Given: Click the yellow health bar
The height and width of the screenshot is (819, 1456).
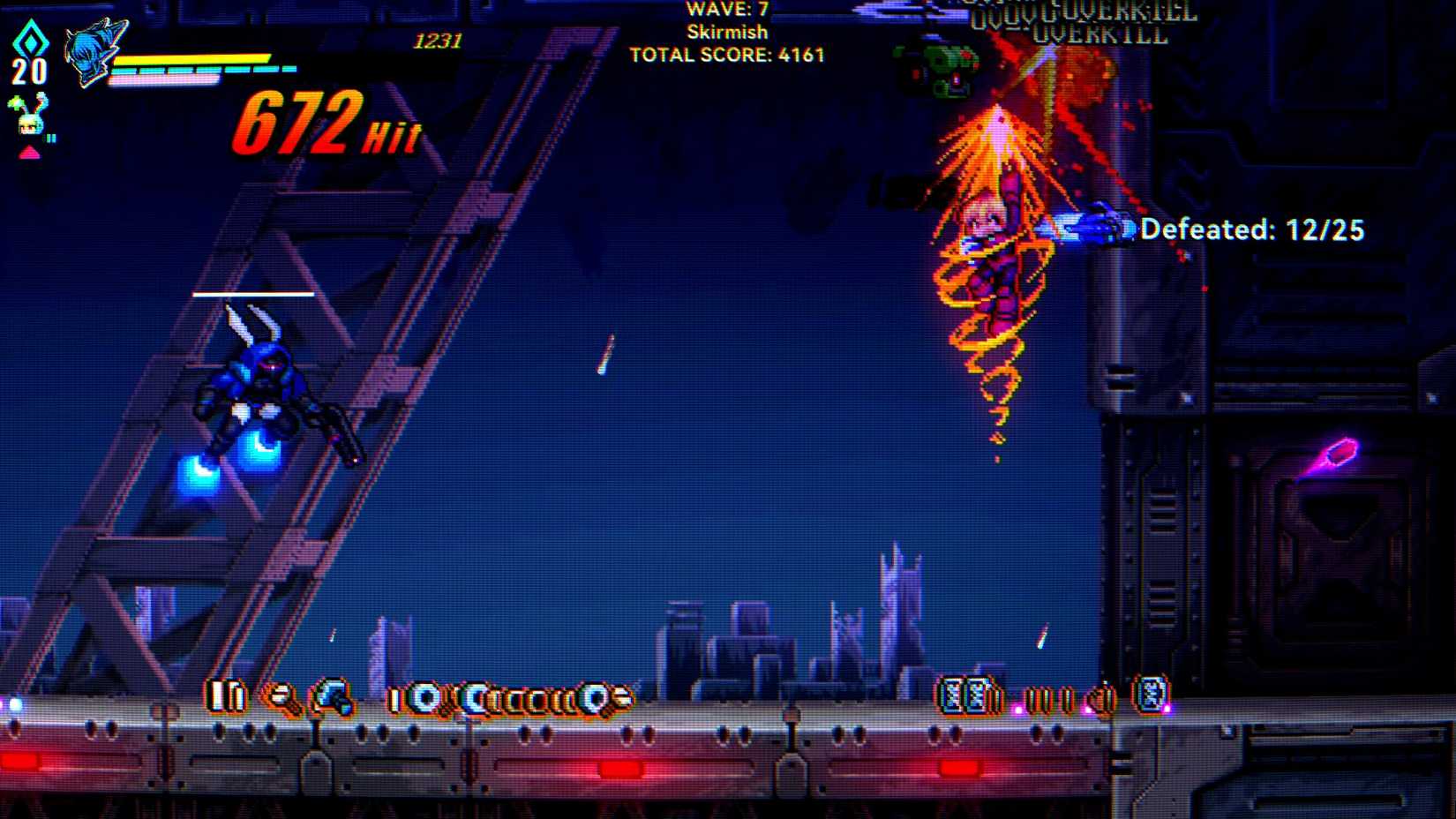Looking at the screenshot, I should tap(194, 59).
